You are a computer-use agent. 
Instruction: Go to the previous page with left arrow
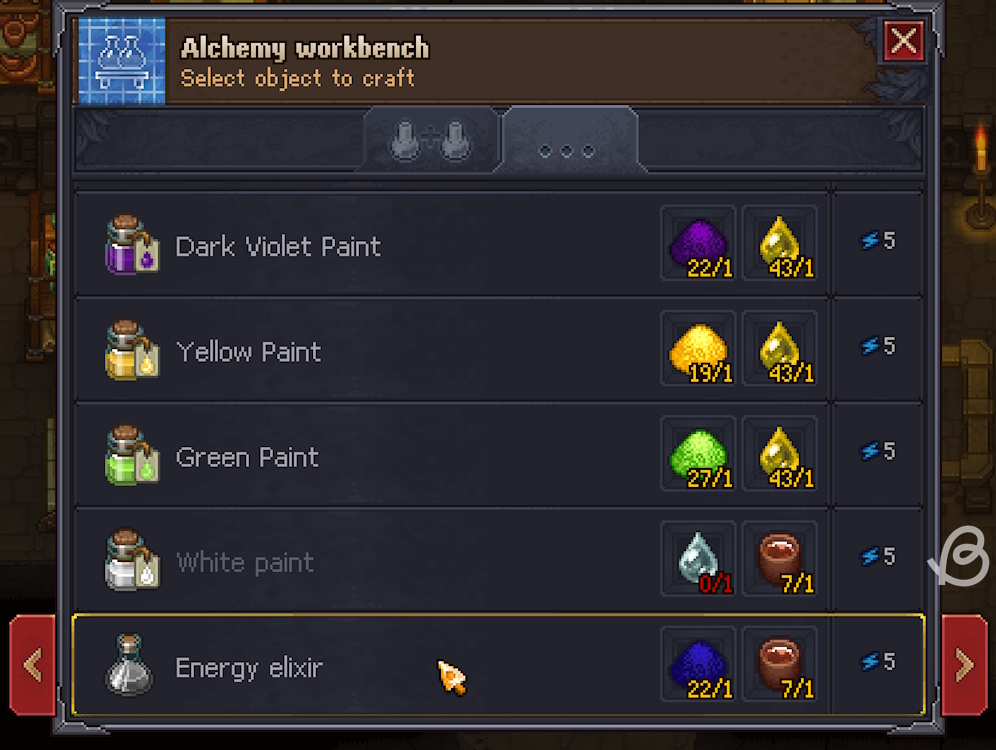31,665
